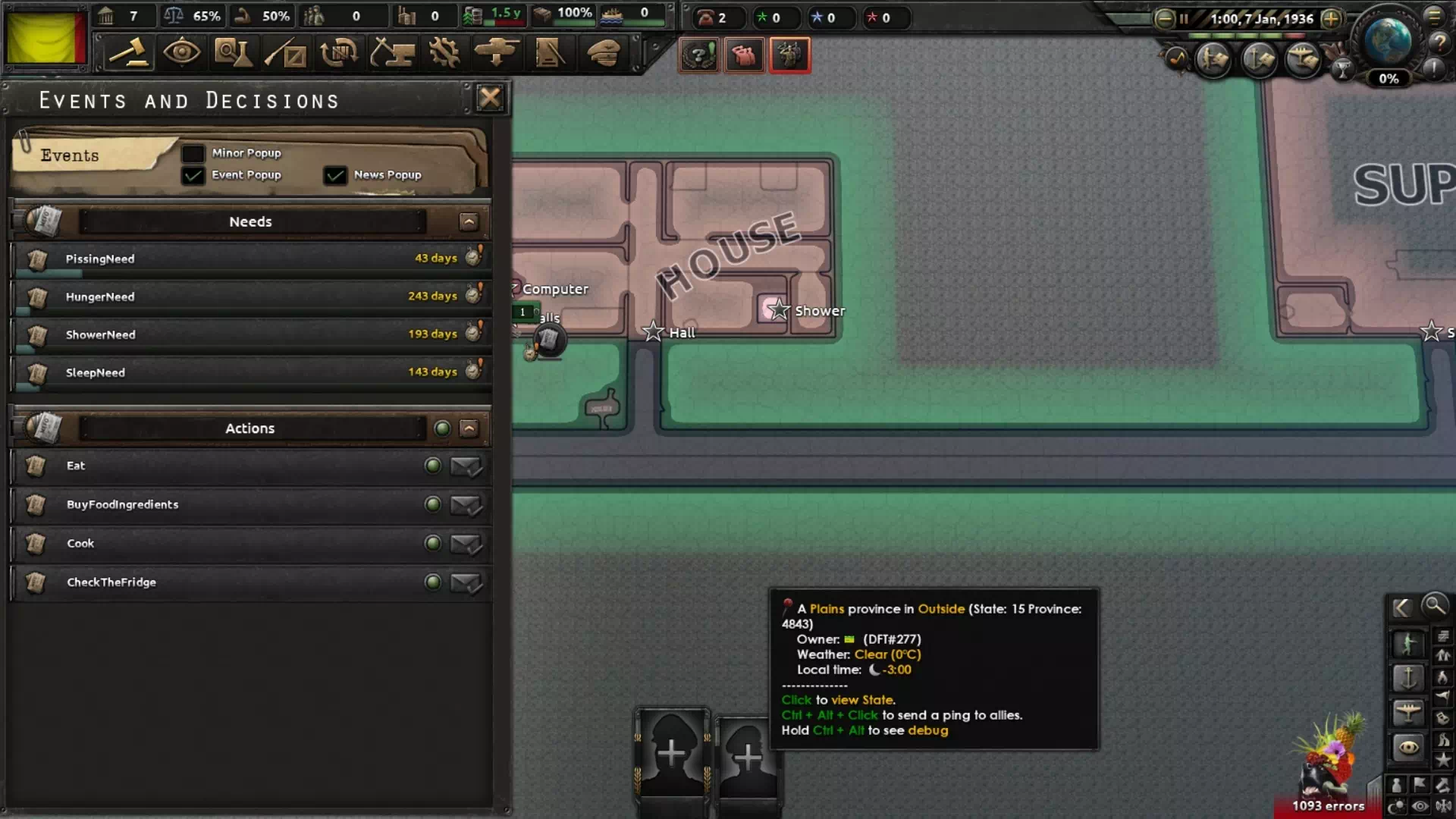Click the magnifying glass search button

(1435, 605)
